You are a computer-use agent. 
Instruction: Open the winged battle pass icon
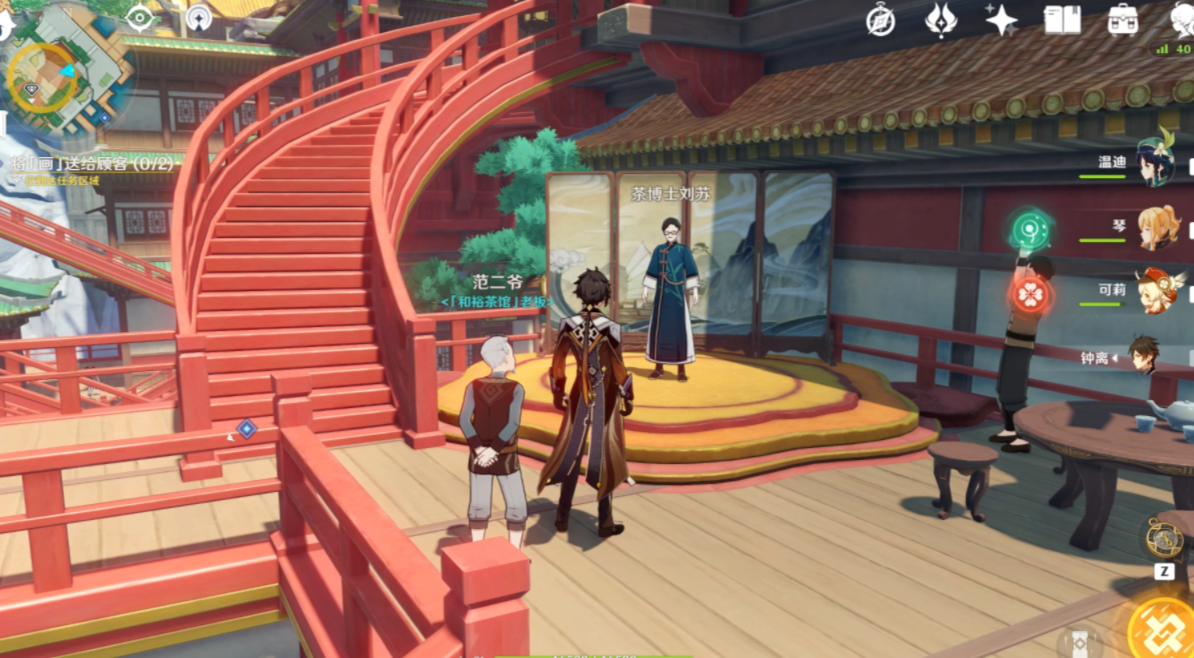[940, 19]
